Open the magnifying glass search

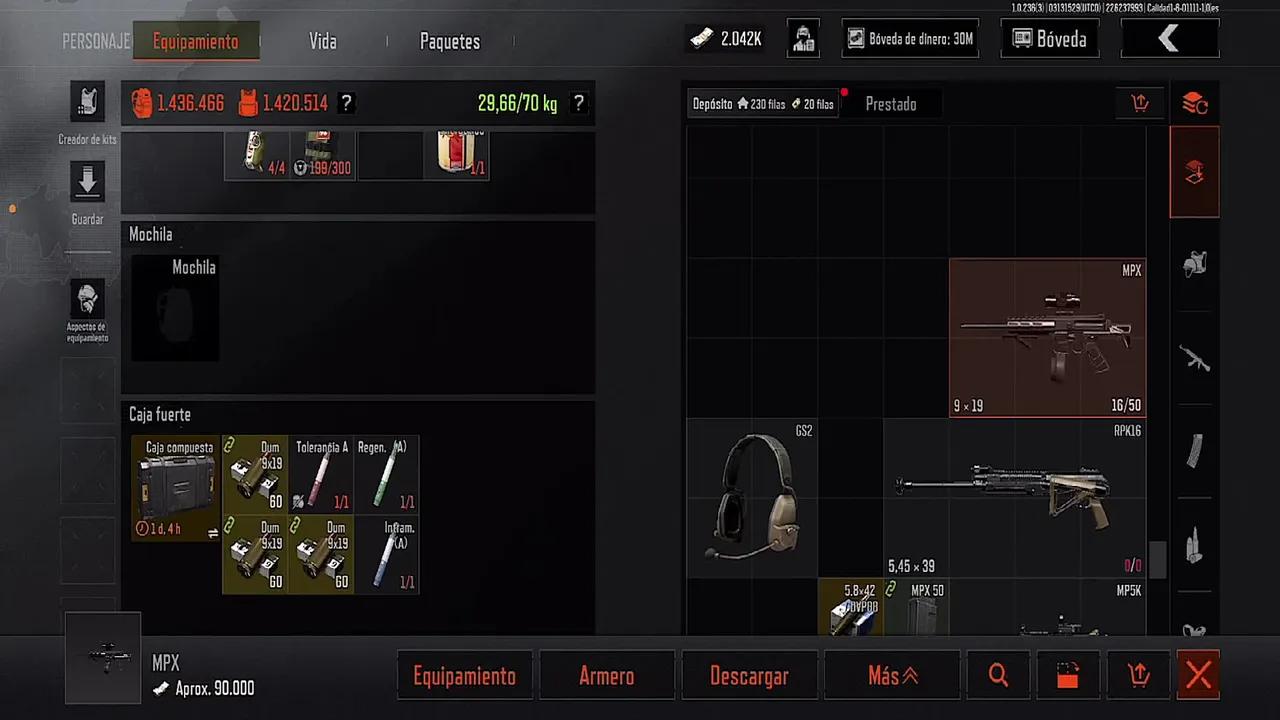point(998,676)
